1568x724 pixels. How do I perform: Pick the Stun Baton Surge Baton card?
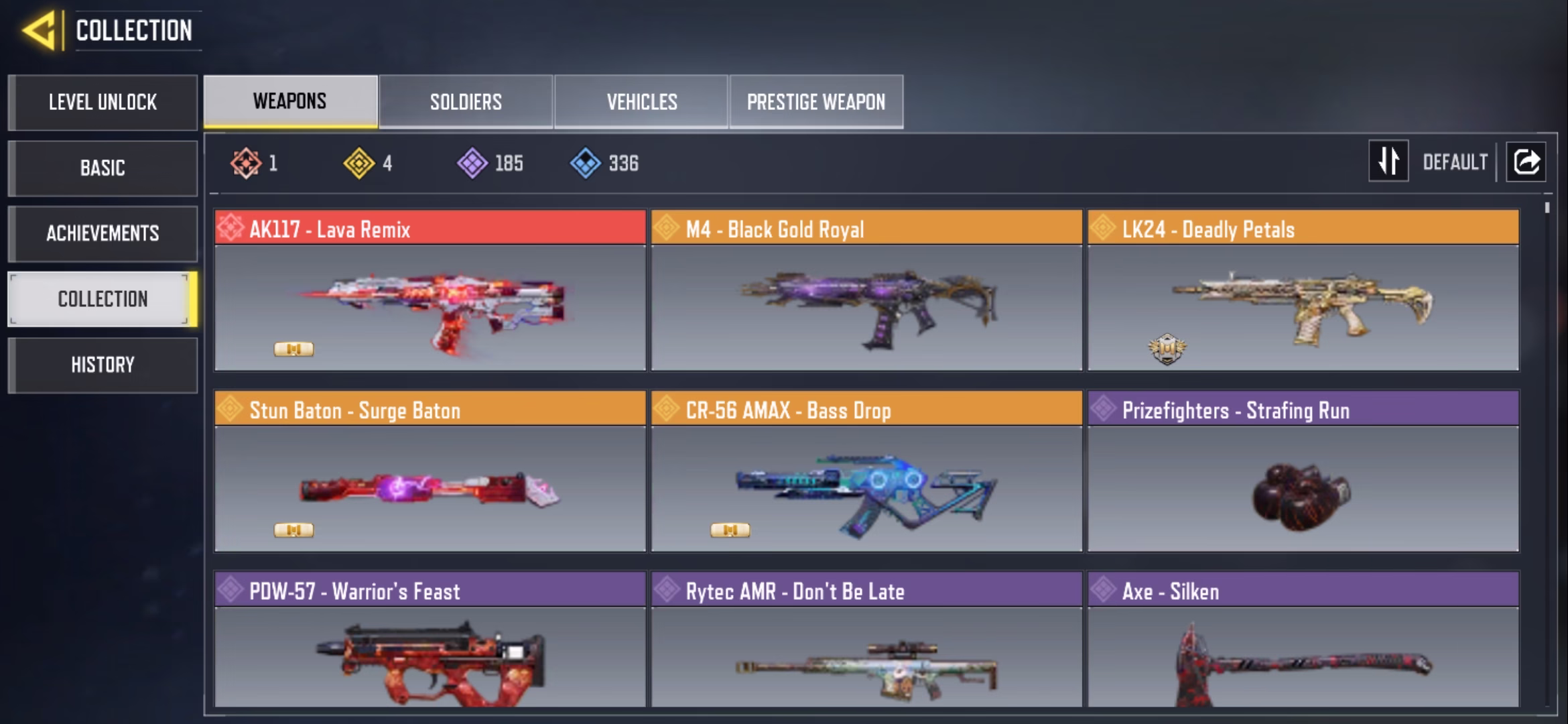[x=430, y=472]
